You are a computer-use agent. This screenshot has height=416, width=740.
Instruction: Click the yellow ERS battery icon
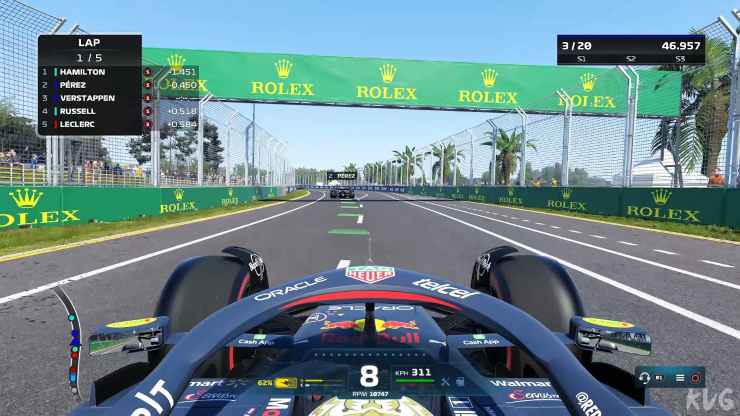[x=286, y=382]
